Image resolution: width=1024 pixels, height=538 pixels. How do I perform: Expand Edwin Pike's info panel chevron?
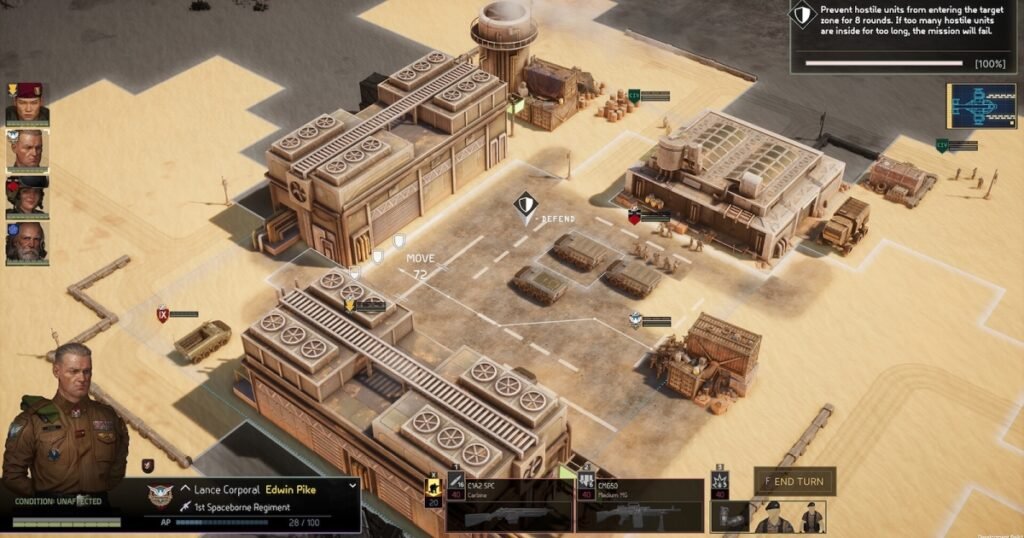pos(352,485)
